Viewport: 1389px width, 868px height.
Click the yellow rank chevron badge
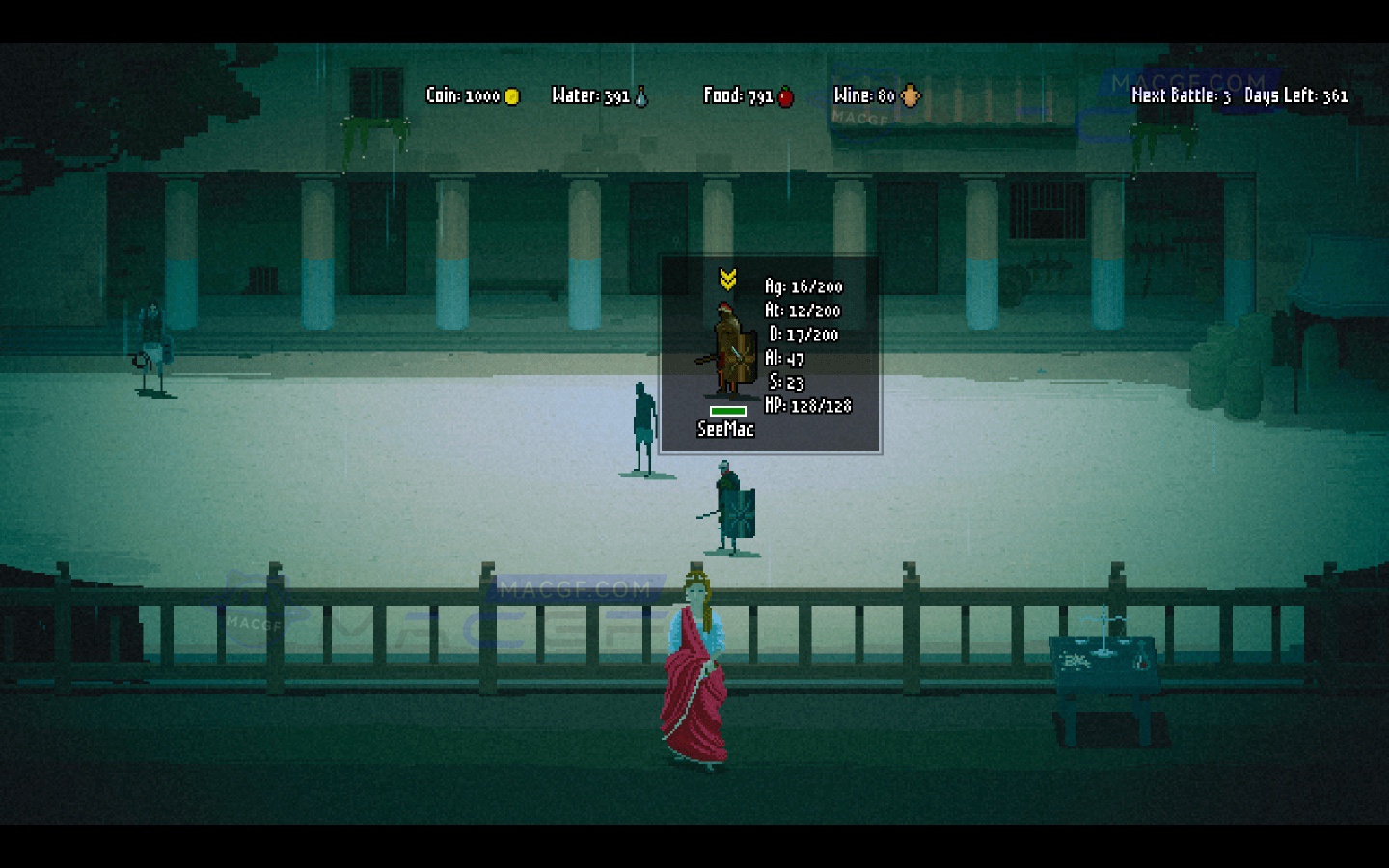click(729, 279)
